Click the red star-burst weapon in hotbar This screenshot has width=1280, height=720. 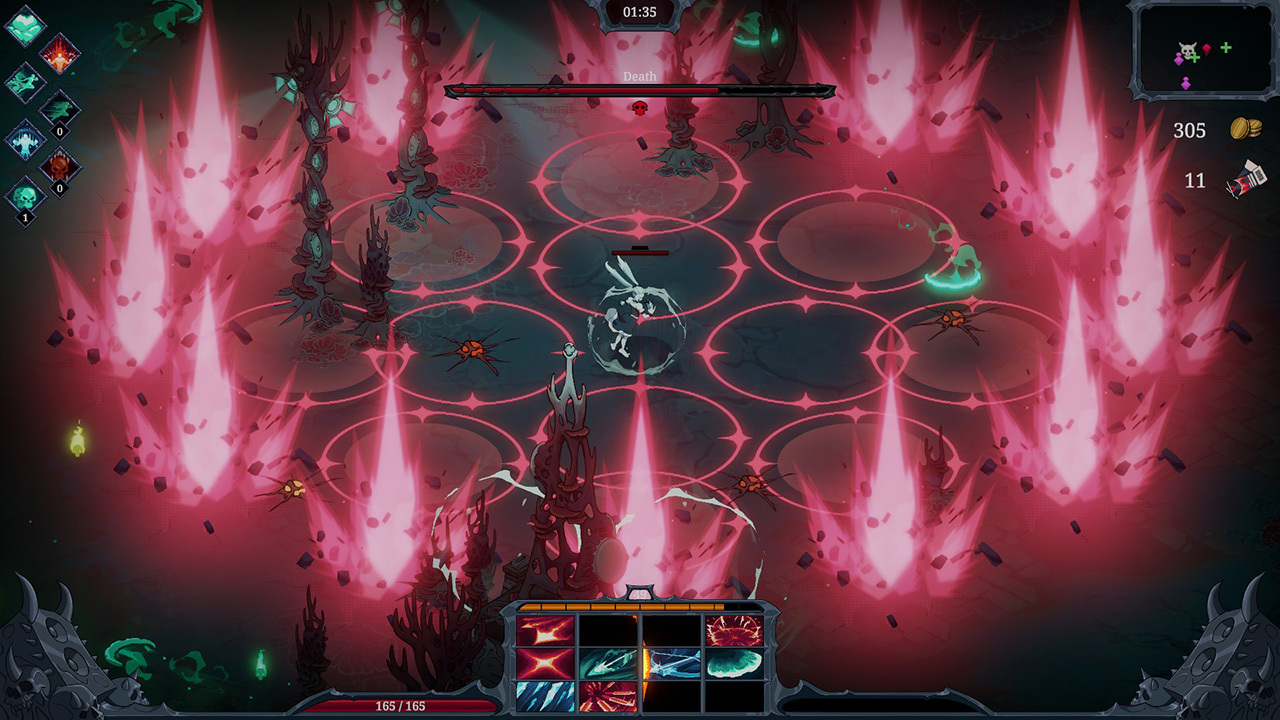click(x=544, y=631)
